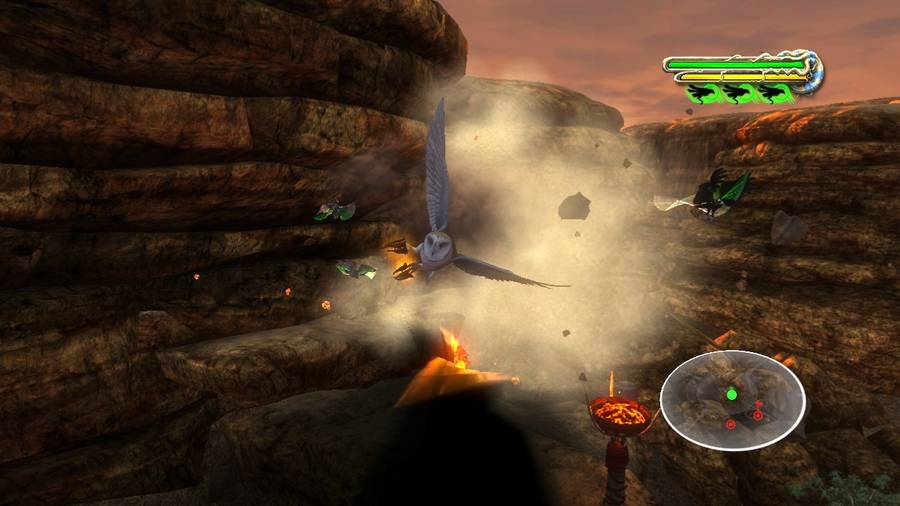
Task: Click the oval minimap
Action: click(732, 400)
